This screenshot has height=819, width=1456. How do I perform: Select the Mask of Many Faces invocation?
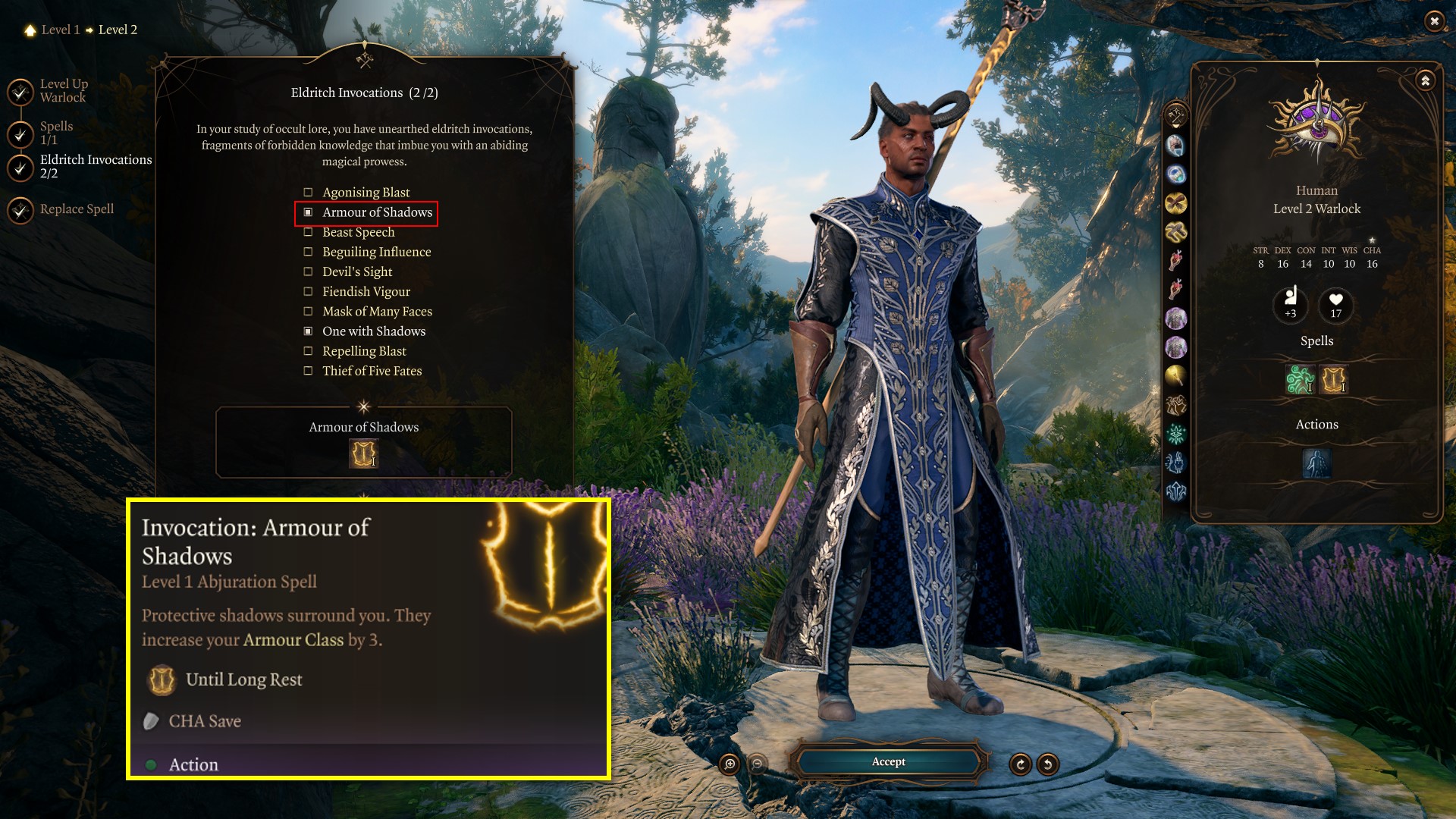[x=309, y=311]
